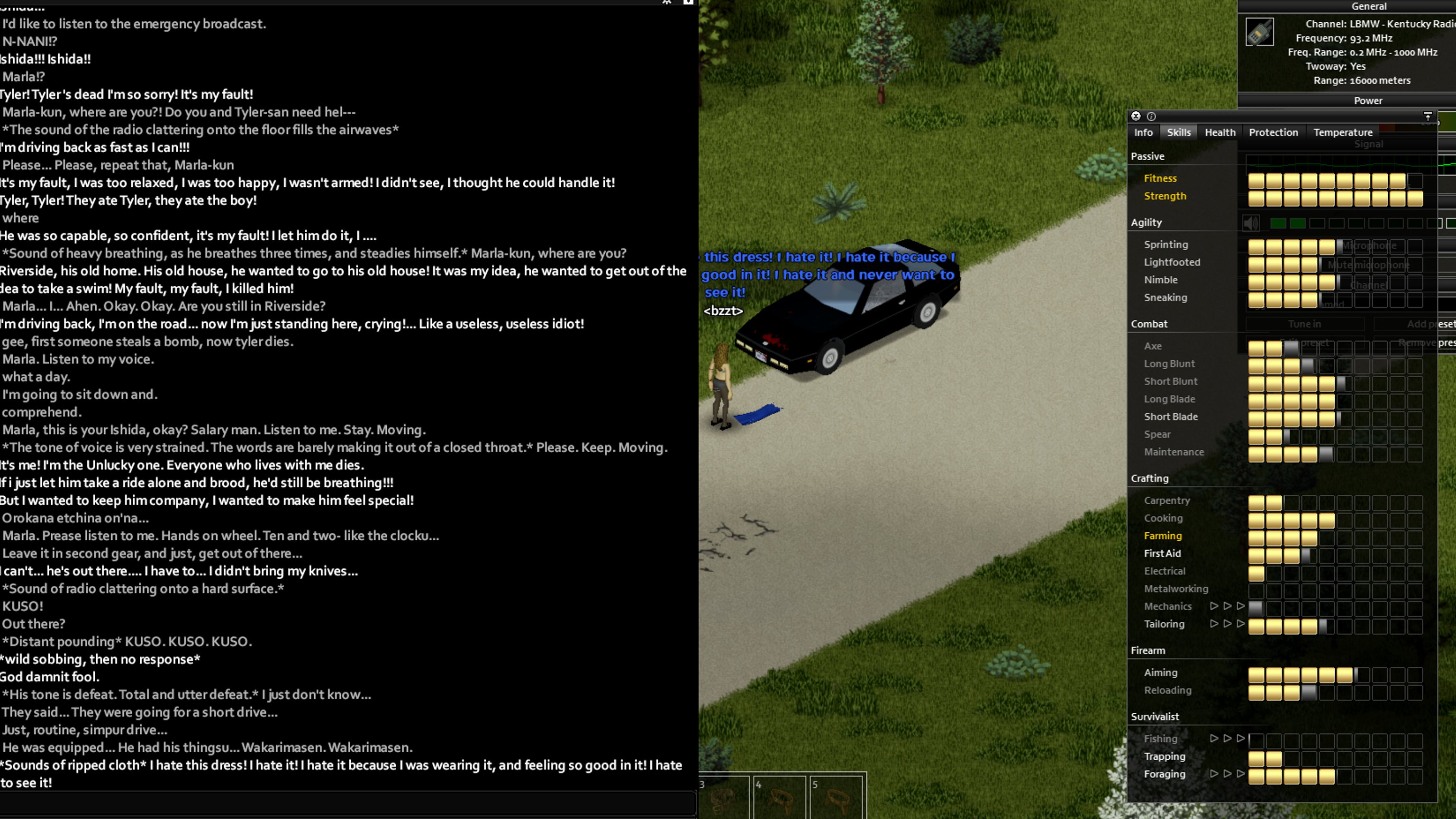Select hotbar slot 3 belt item

click(723, 799)
